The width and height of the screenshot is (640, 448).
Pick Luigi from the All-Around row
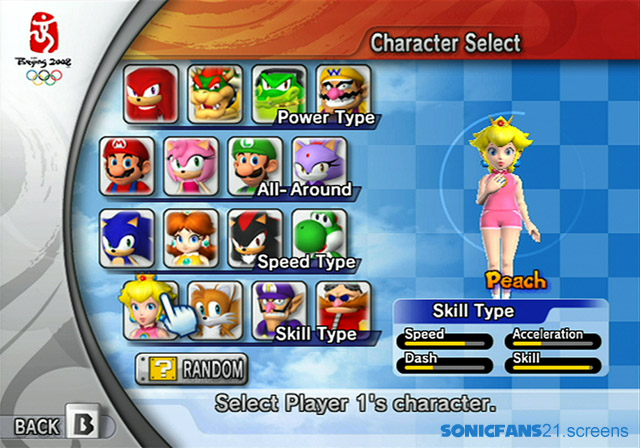253,163
